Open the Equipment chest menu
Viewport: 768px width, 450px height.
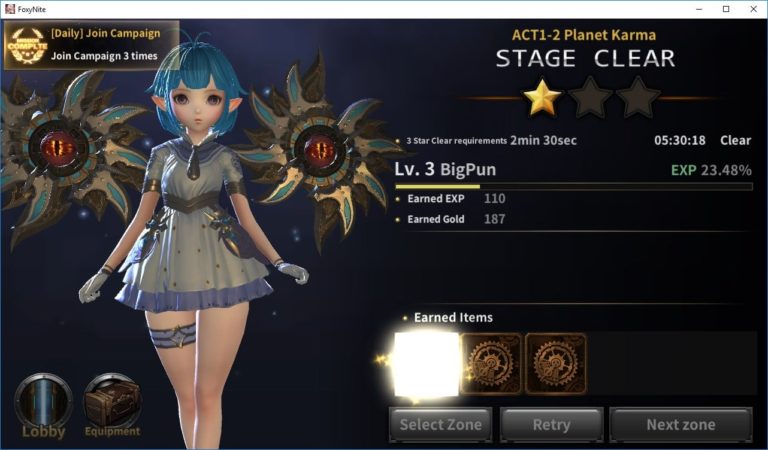click(x=112, y=406)
